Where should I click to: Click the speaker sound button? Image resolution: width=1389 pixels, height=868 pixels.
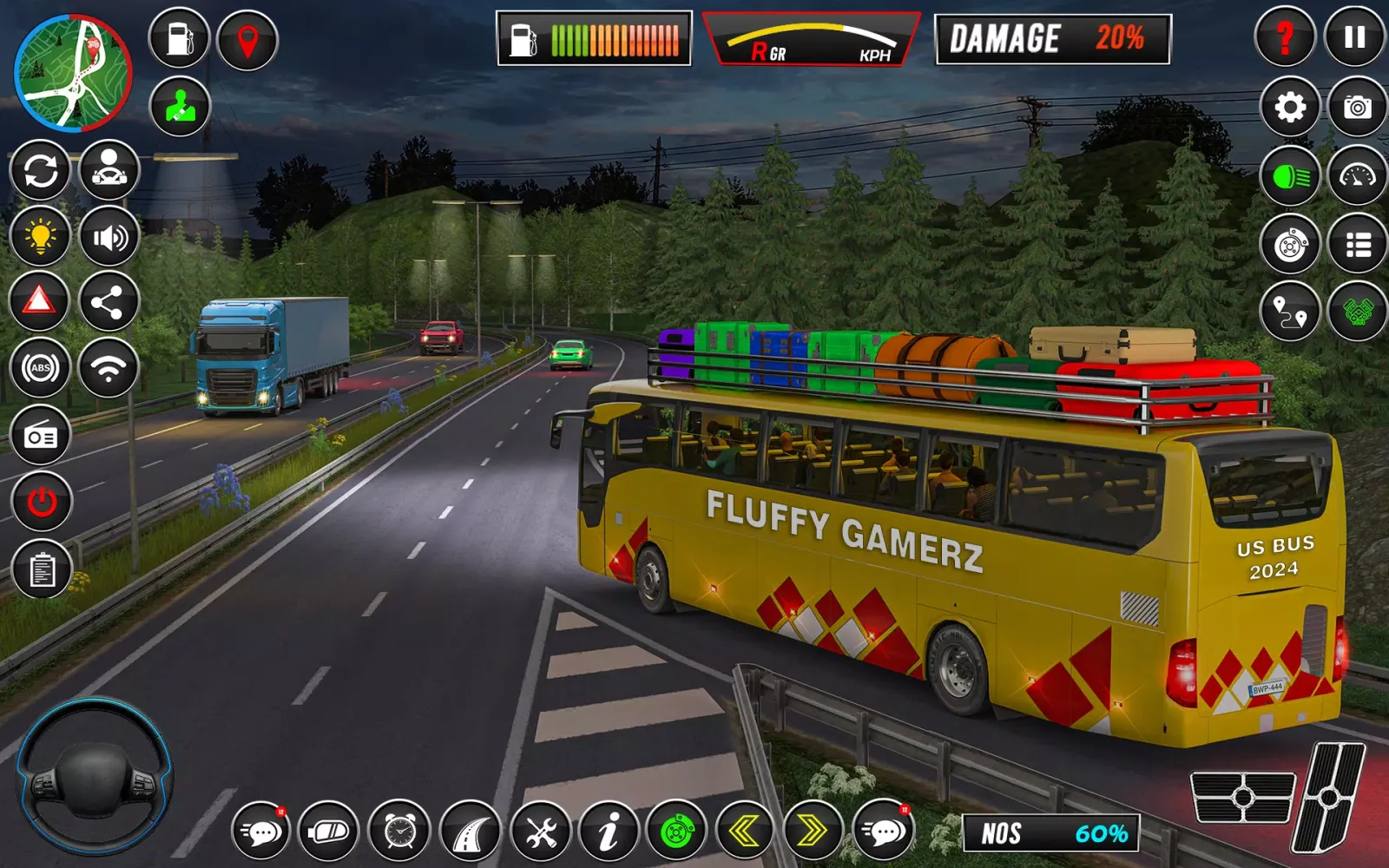point(109,236)
